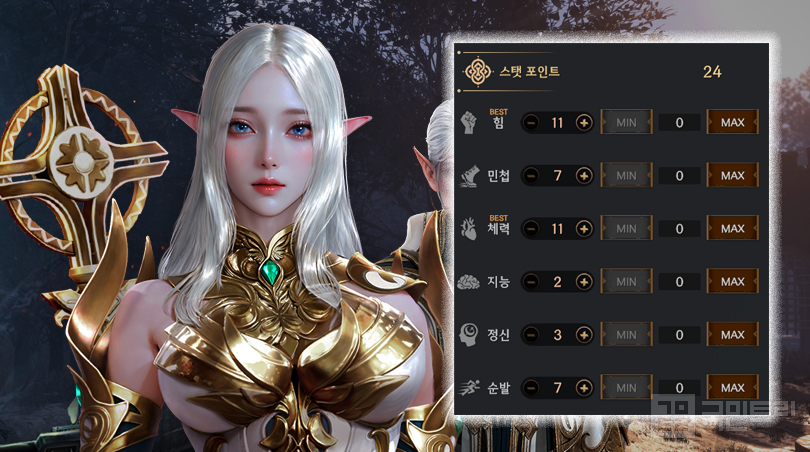This screenshot has width=810, height=452.
Task: Lower 체력 using its minus button
Action: coord(531,229)
